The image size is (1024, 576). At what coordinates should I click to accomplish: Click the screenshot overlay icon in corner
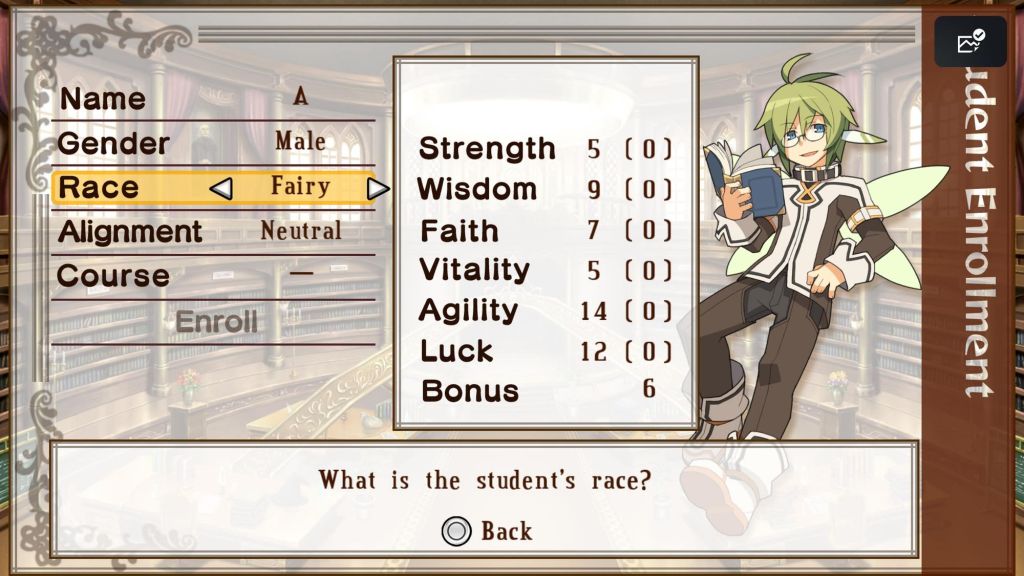click(x=970, y=42)
